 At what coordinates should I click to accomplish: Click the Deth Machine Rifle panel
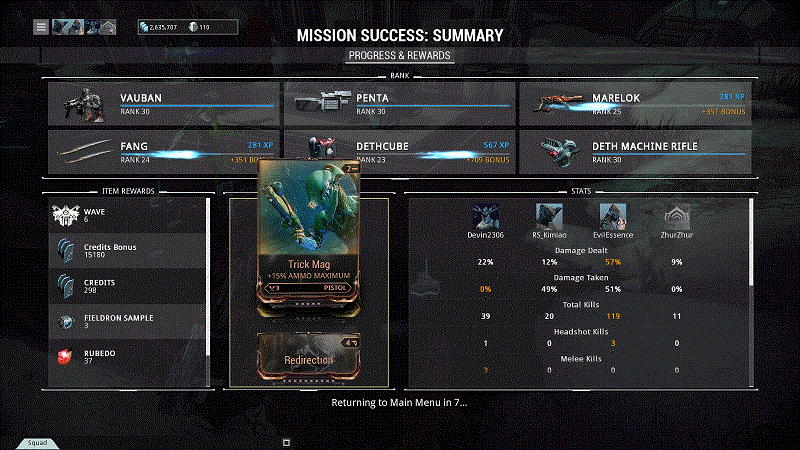click(635, 151)
